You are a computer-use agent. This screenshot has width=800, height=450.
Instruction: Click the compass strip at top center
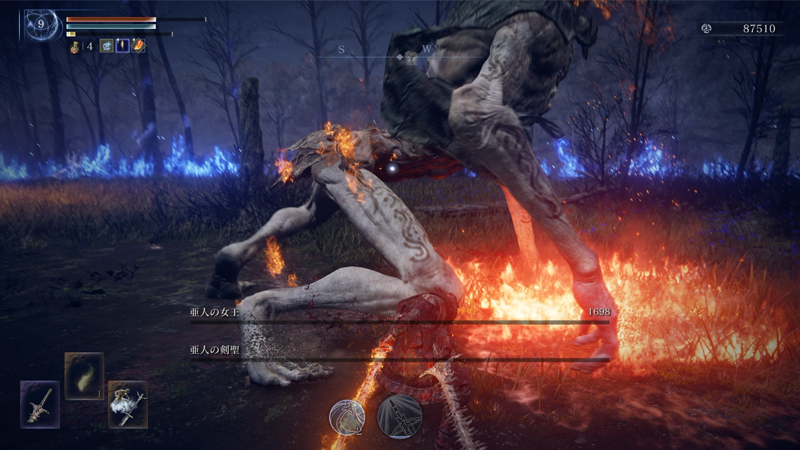coord(400,50)
